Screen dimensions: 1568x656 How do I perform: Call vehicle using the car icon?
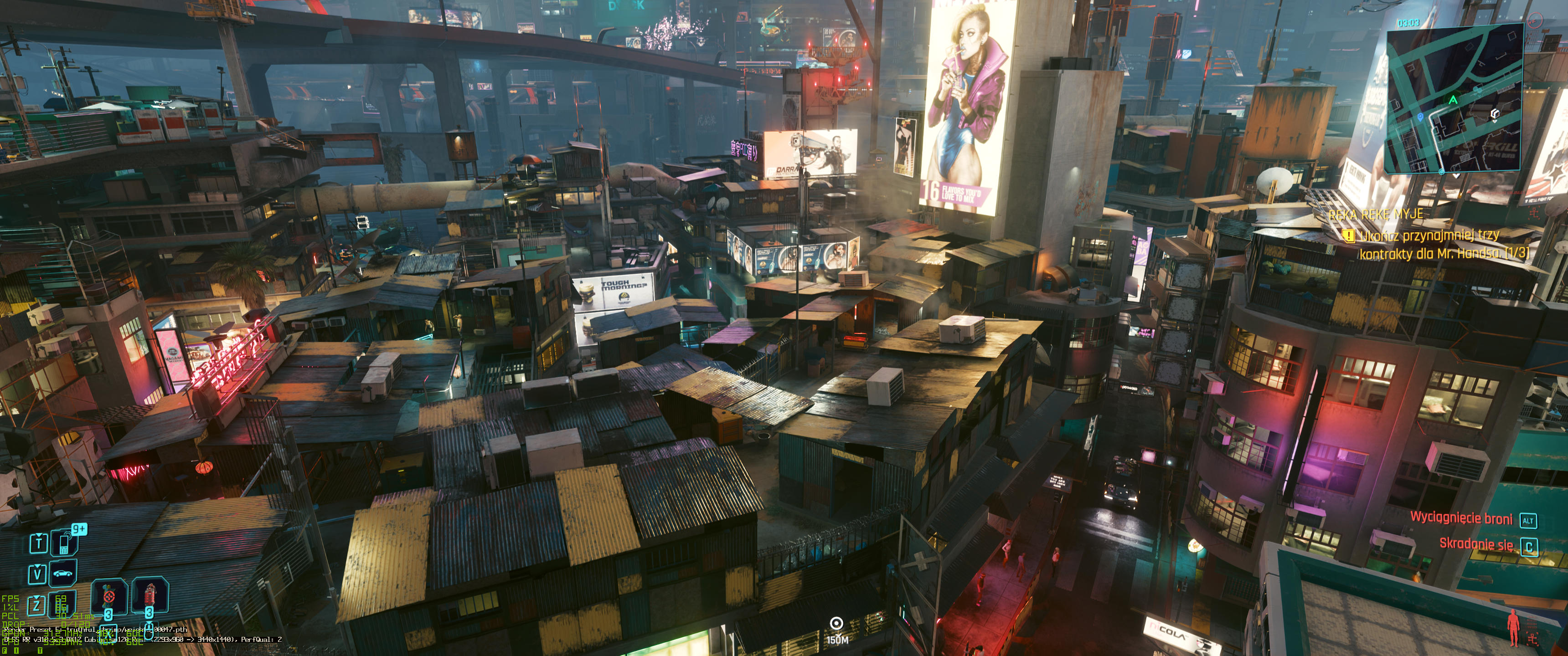[63, 573]
